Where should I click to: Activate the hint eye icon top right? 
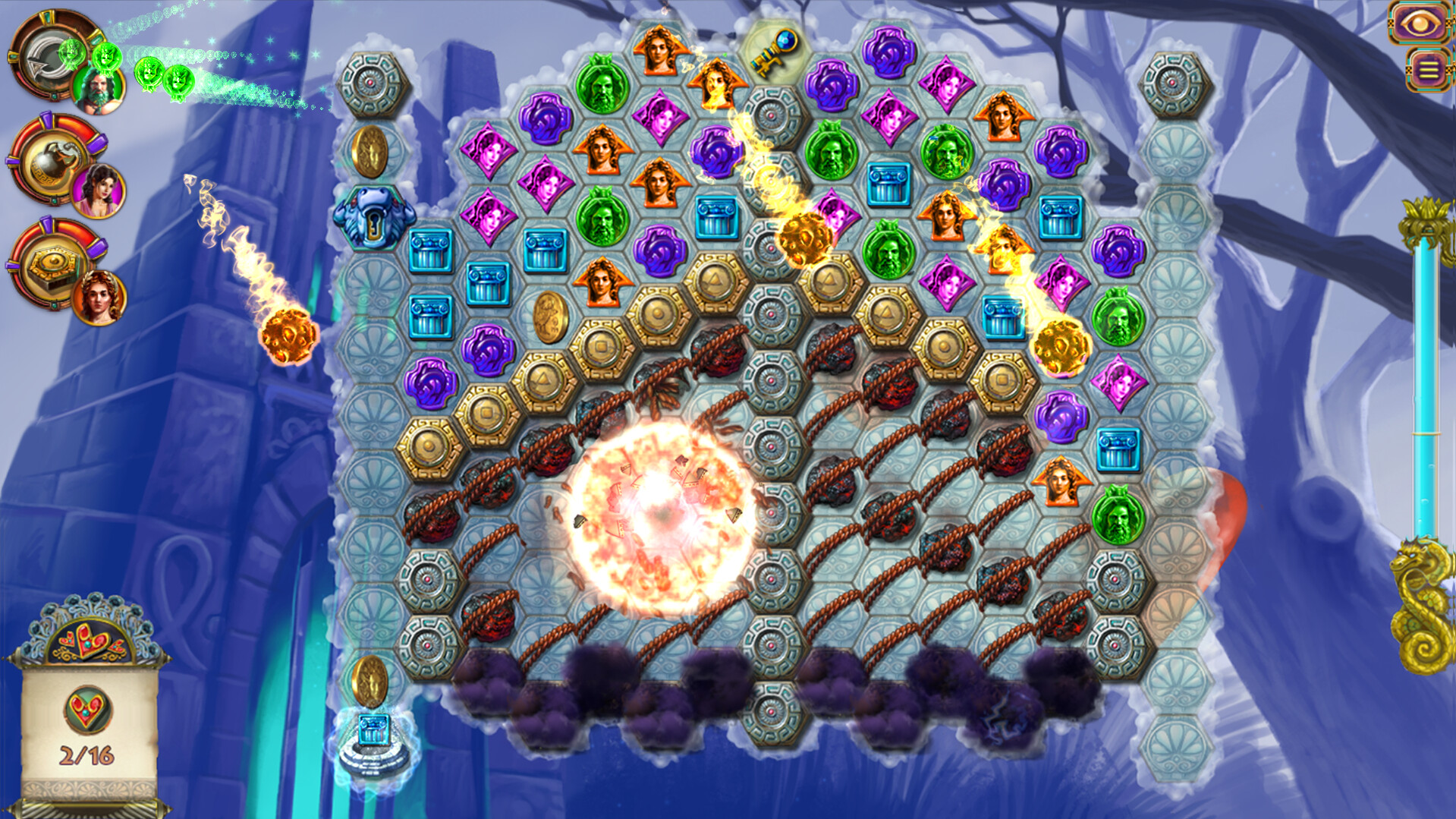[x=1420, y=23]
